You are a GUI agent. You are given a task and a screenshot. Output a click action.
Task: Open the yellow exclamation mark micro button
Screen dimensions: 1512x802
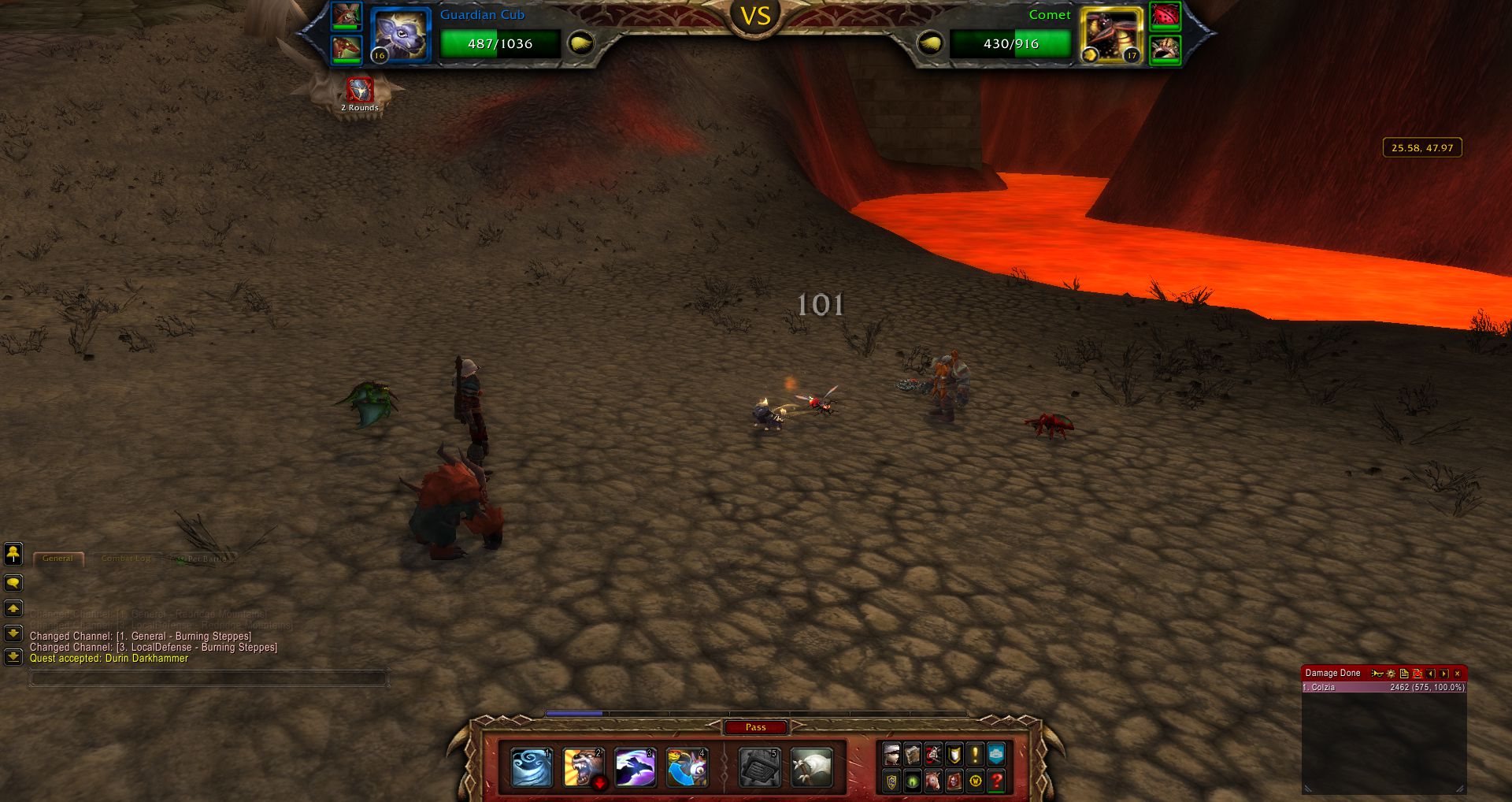click(x=975, y=755)
